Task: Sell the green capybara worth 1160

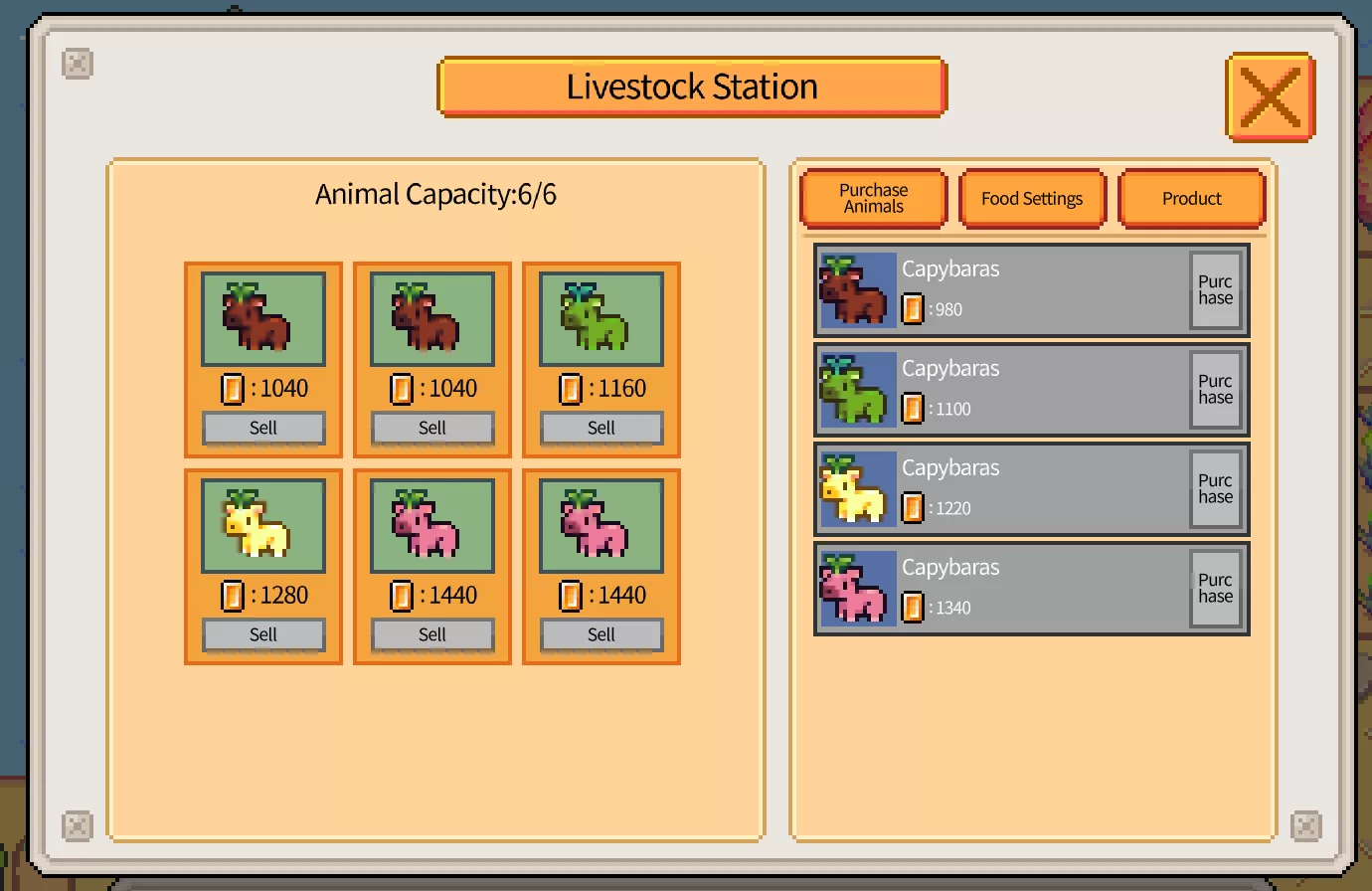Action: (600, 428)
